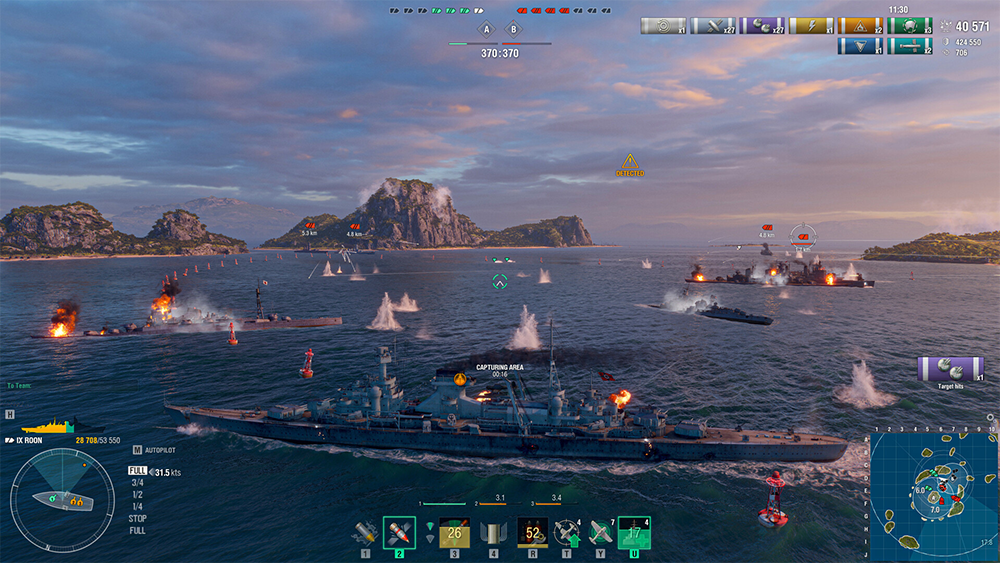Set engine speed to 1/4
1000x563 pixels.
coord(137,507)
